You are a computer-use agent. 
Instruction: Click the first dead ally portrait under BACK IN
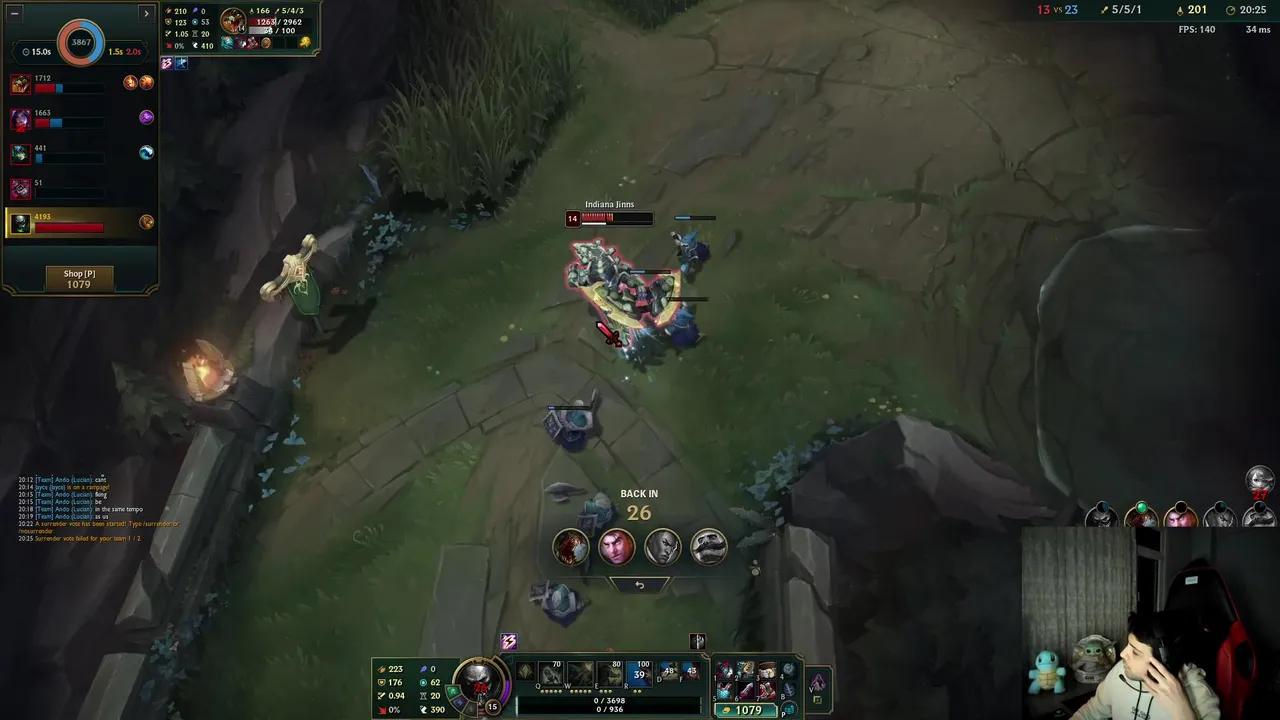point(570,545)
